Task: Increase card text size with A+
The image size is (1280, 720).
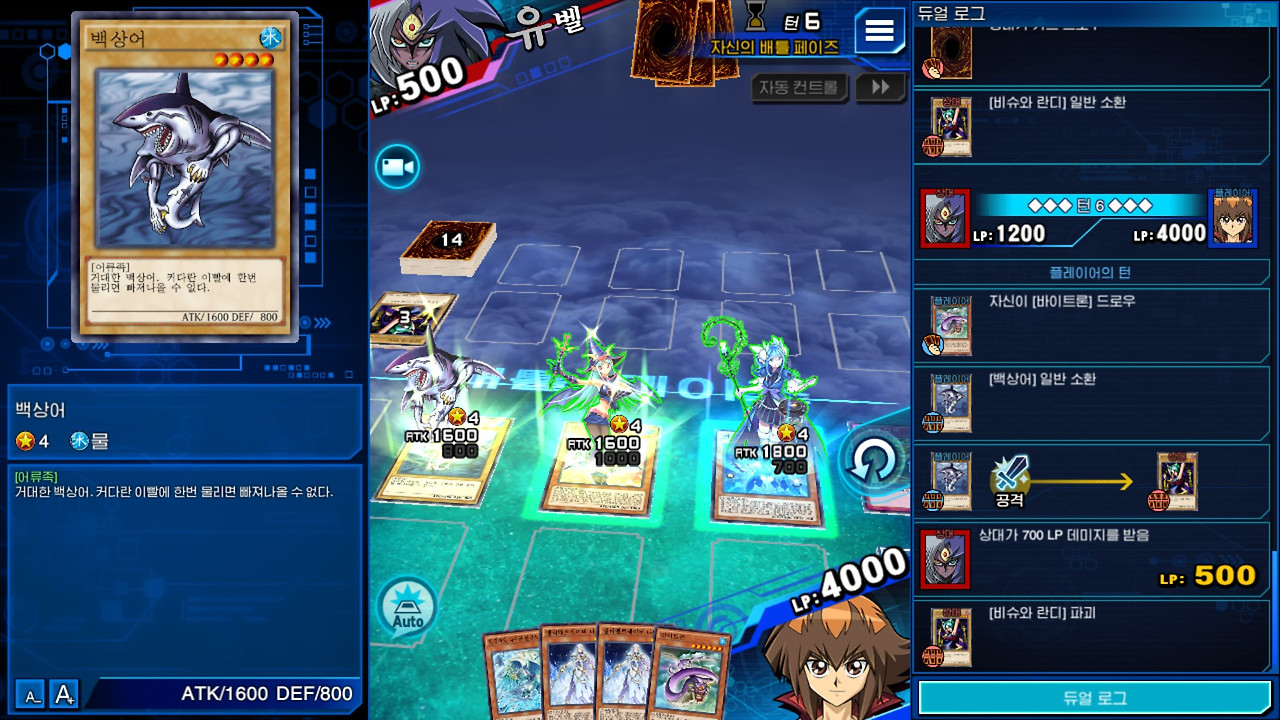Action: (x=65, y=694)
